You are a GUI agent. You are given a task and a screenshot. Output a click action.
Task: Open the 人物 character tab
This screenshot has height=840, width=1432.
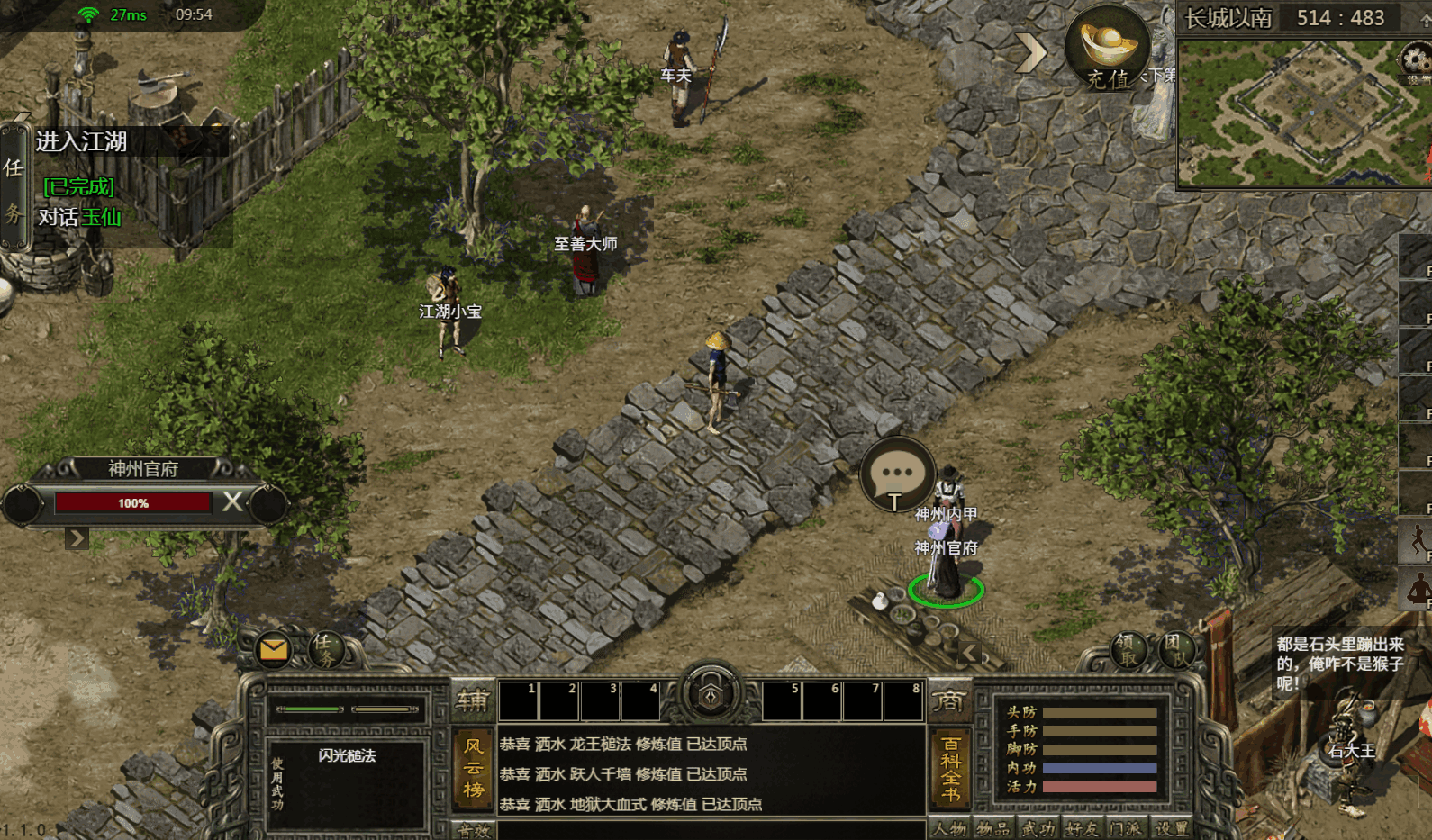click(949, 829)
